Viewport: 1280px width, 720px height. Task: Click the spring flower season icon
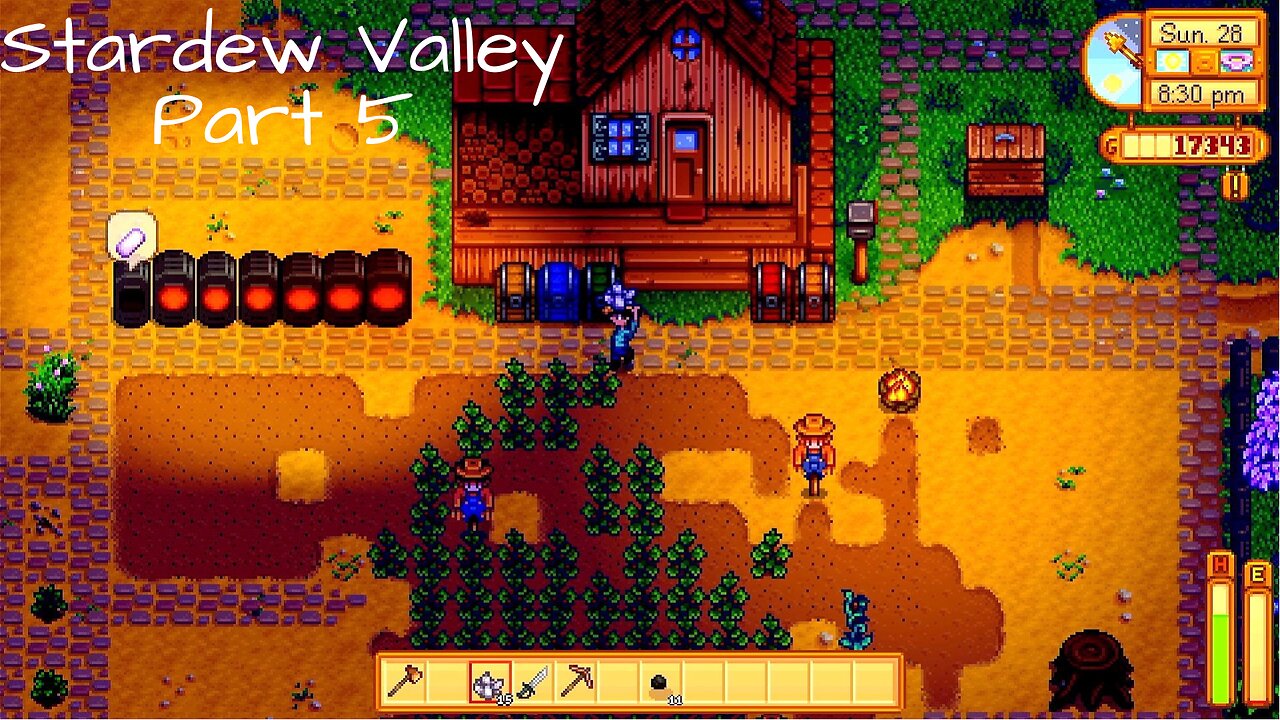coord(1235,60)
